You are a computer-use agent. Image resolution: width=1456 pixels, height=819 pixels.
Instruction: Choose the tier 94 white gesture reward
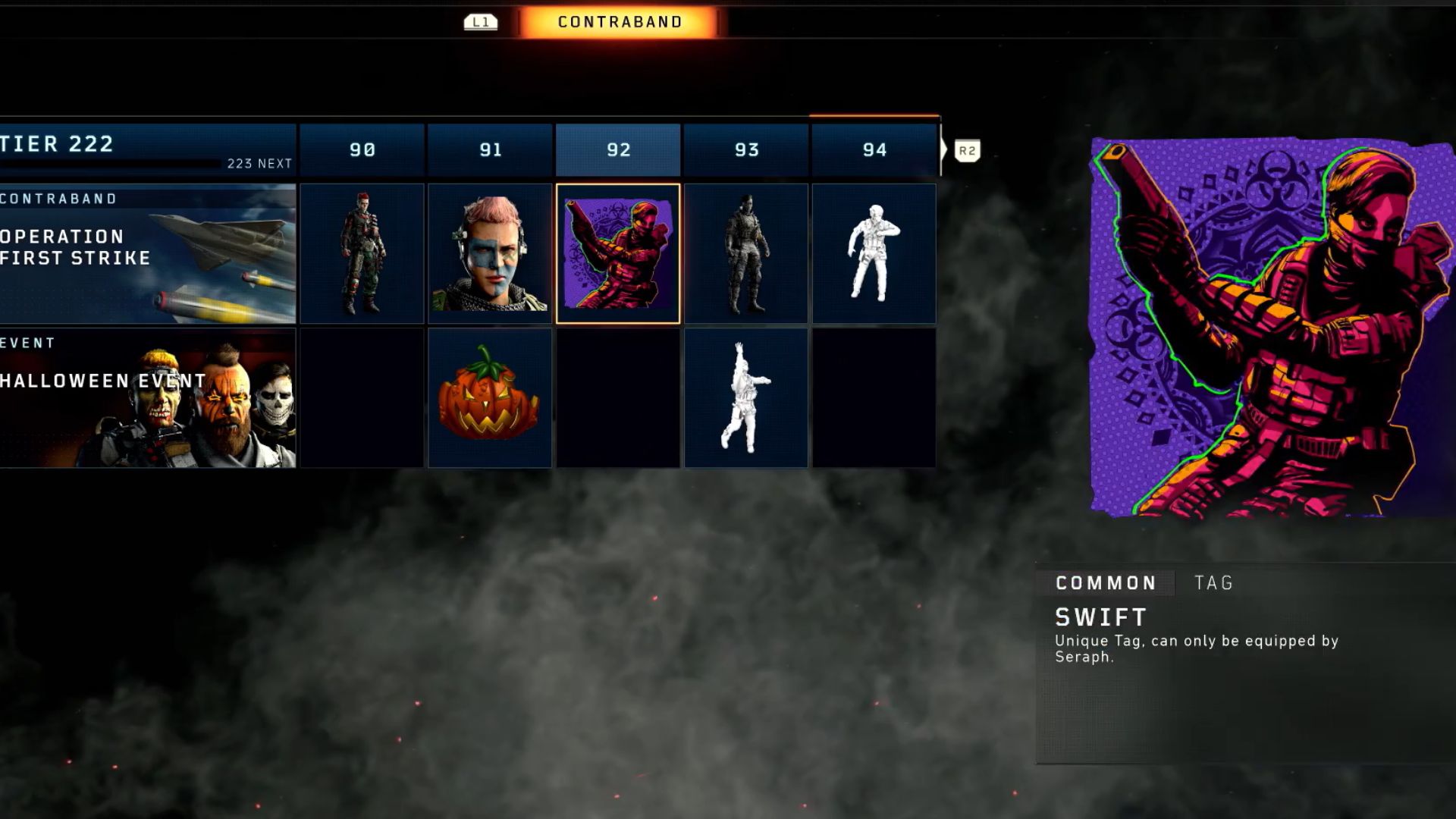(874, 253)
